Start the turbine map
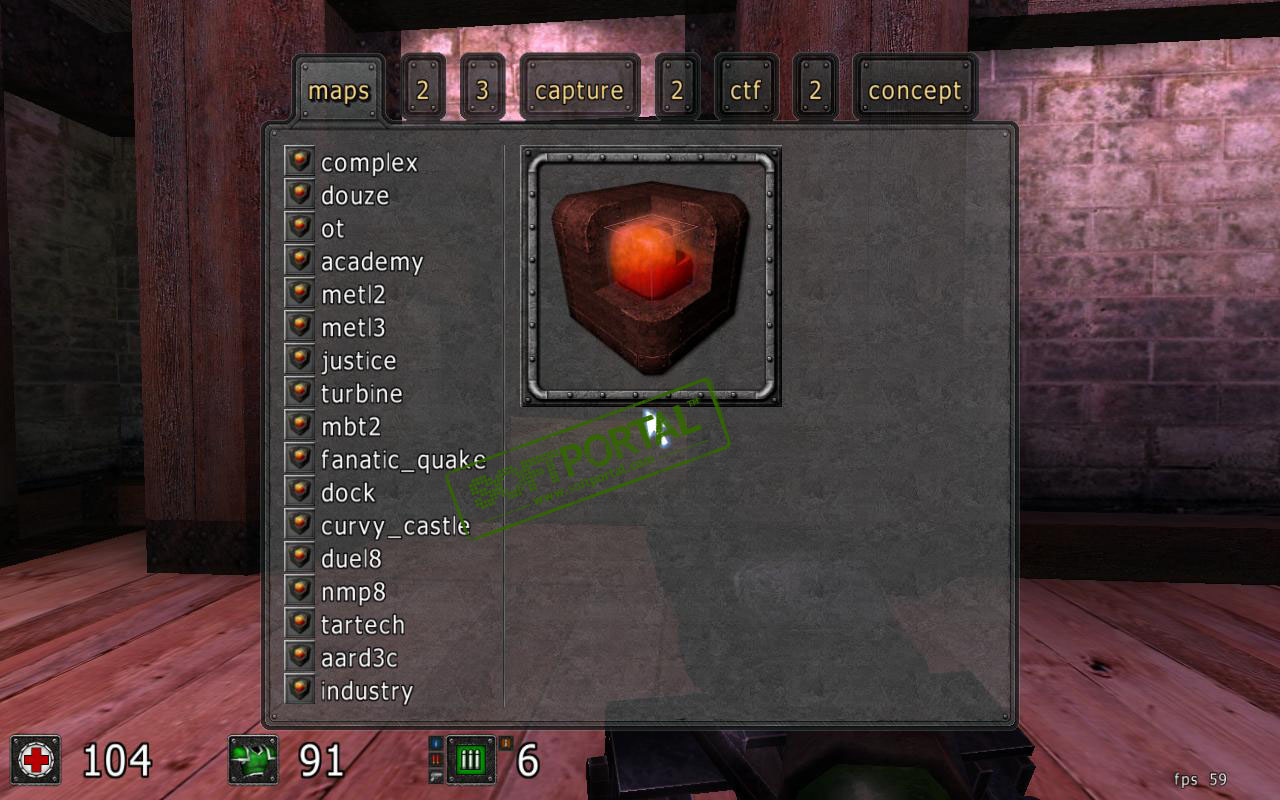1280x800 pixels. click(361, 393)
